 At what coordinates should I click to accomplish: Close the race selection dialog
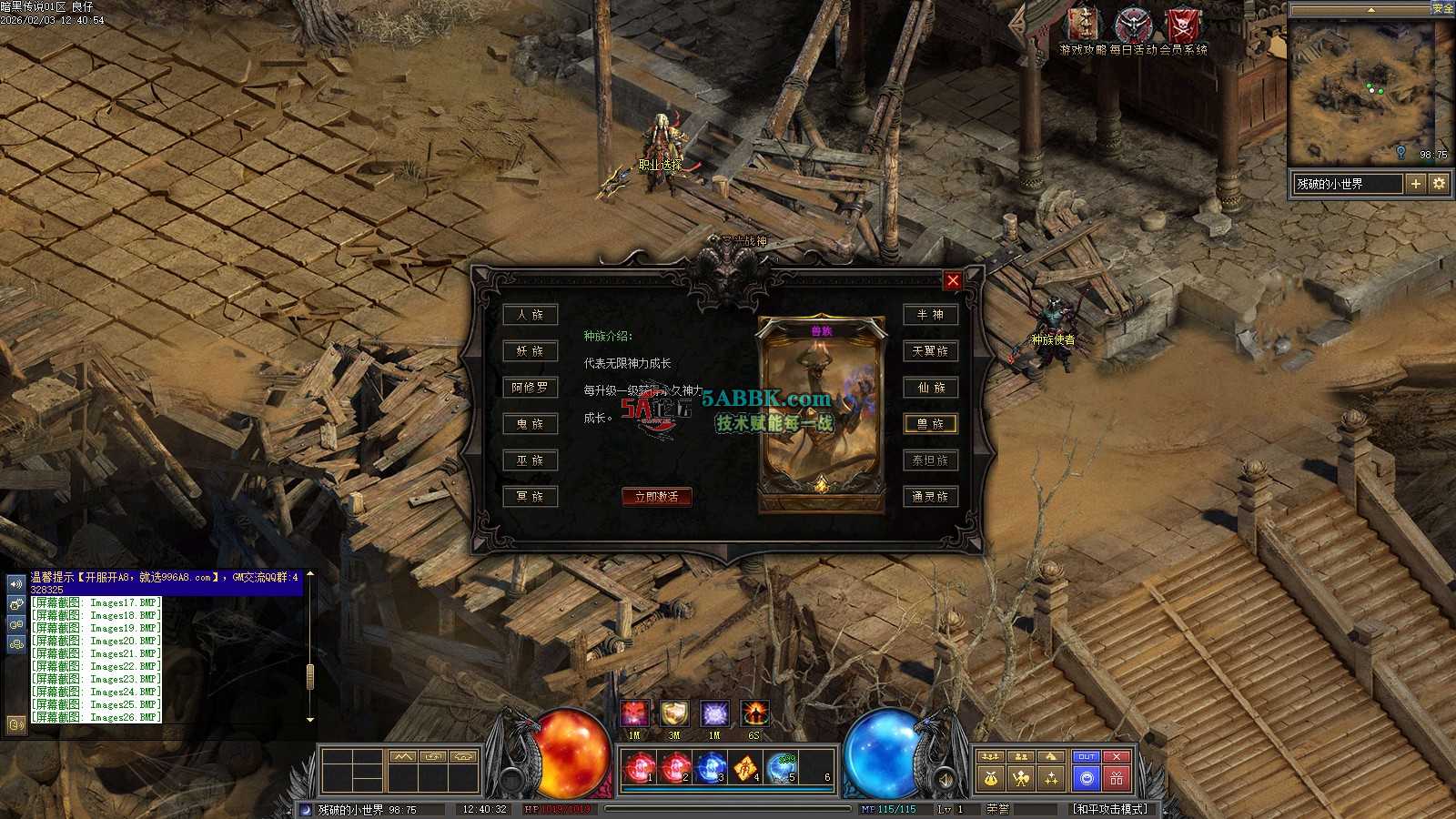[x=953, y=280]
